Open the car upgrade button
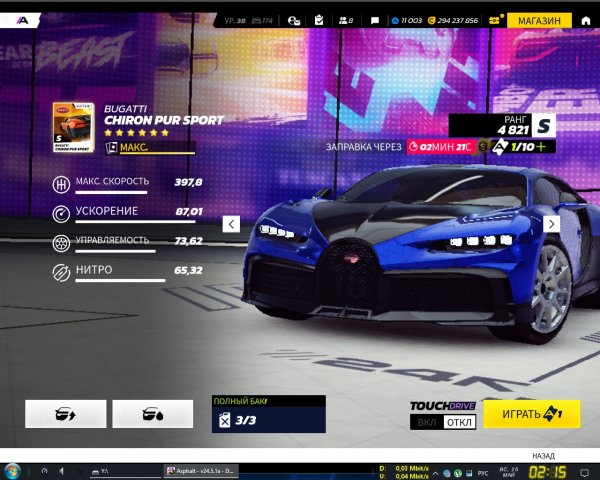Viewport: 600px width, 480px height. click(x=65, y=414)
